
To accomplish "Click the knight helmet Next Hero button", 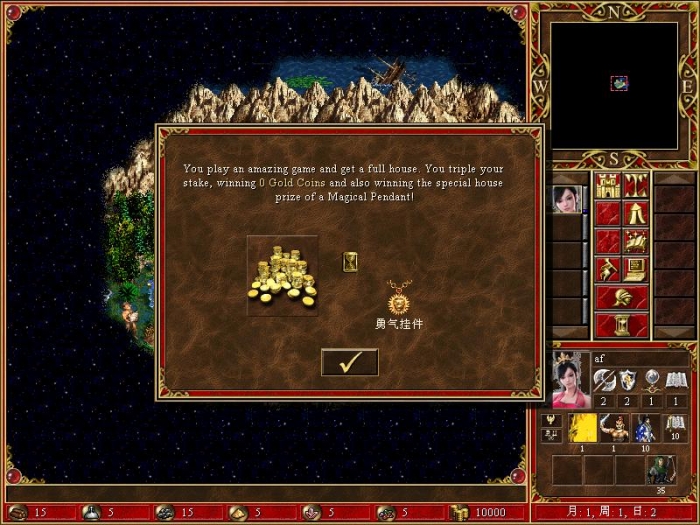I will coord(621,297).
